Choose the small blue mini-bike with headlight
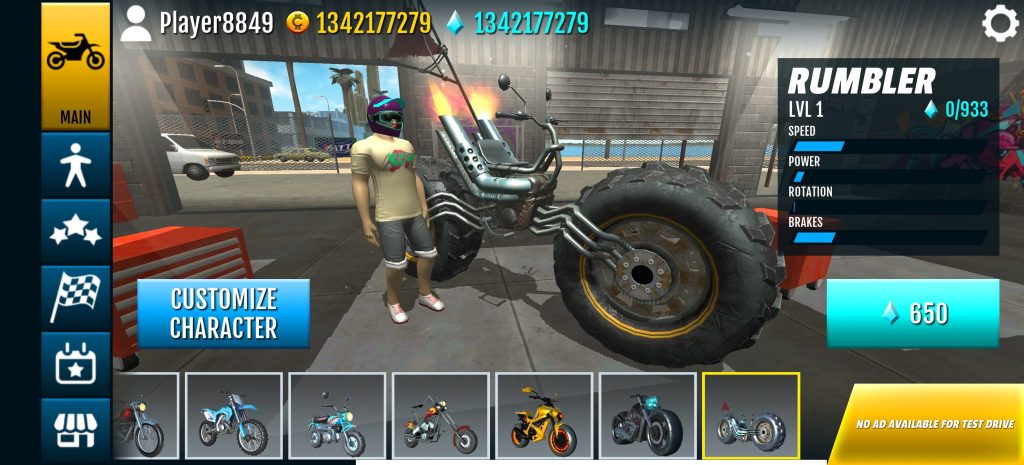The height and width of the screenshot is (465, 1024). [337, 415]
